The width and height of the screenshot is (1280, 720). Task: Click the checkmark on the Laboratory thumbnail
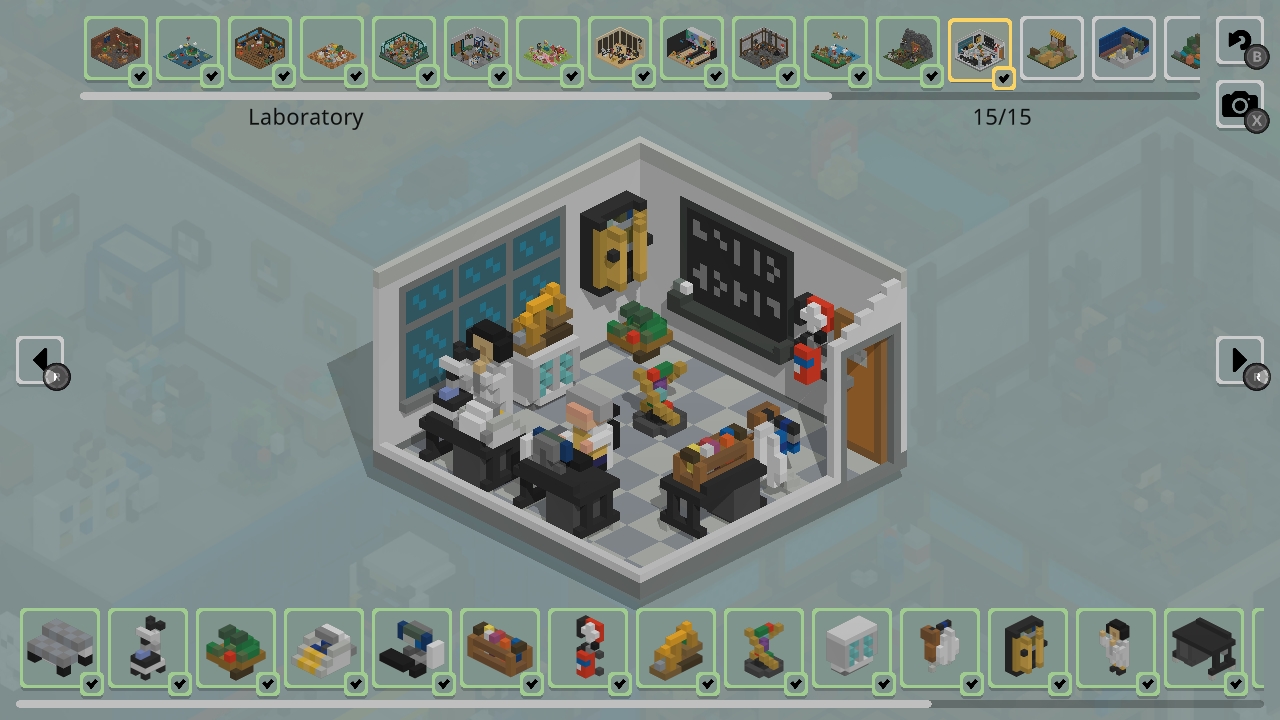[x=1003, y=77]
